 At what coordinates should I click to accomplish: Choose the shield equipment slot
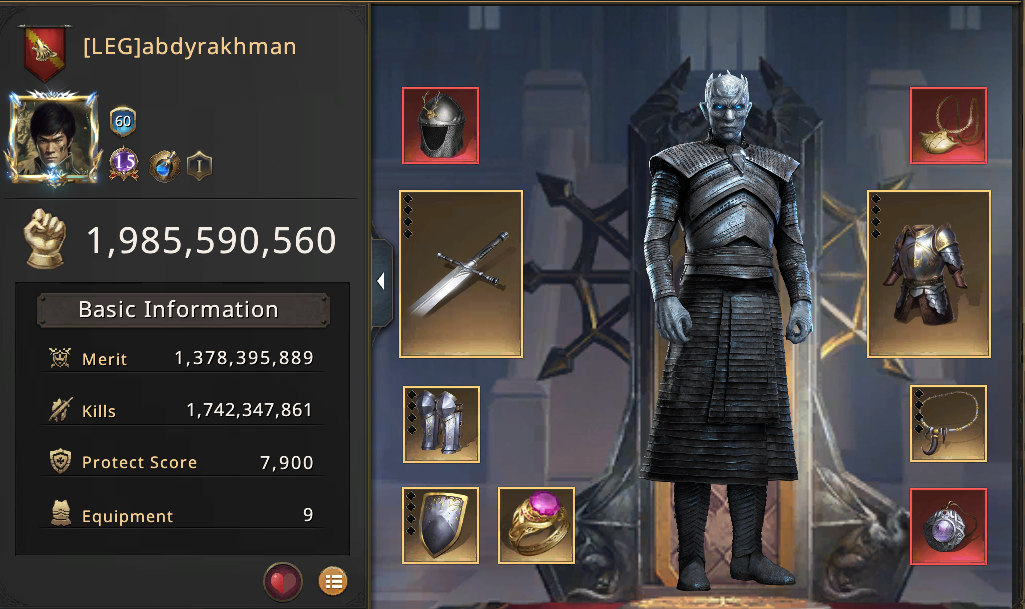pos(441,525)
